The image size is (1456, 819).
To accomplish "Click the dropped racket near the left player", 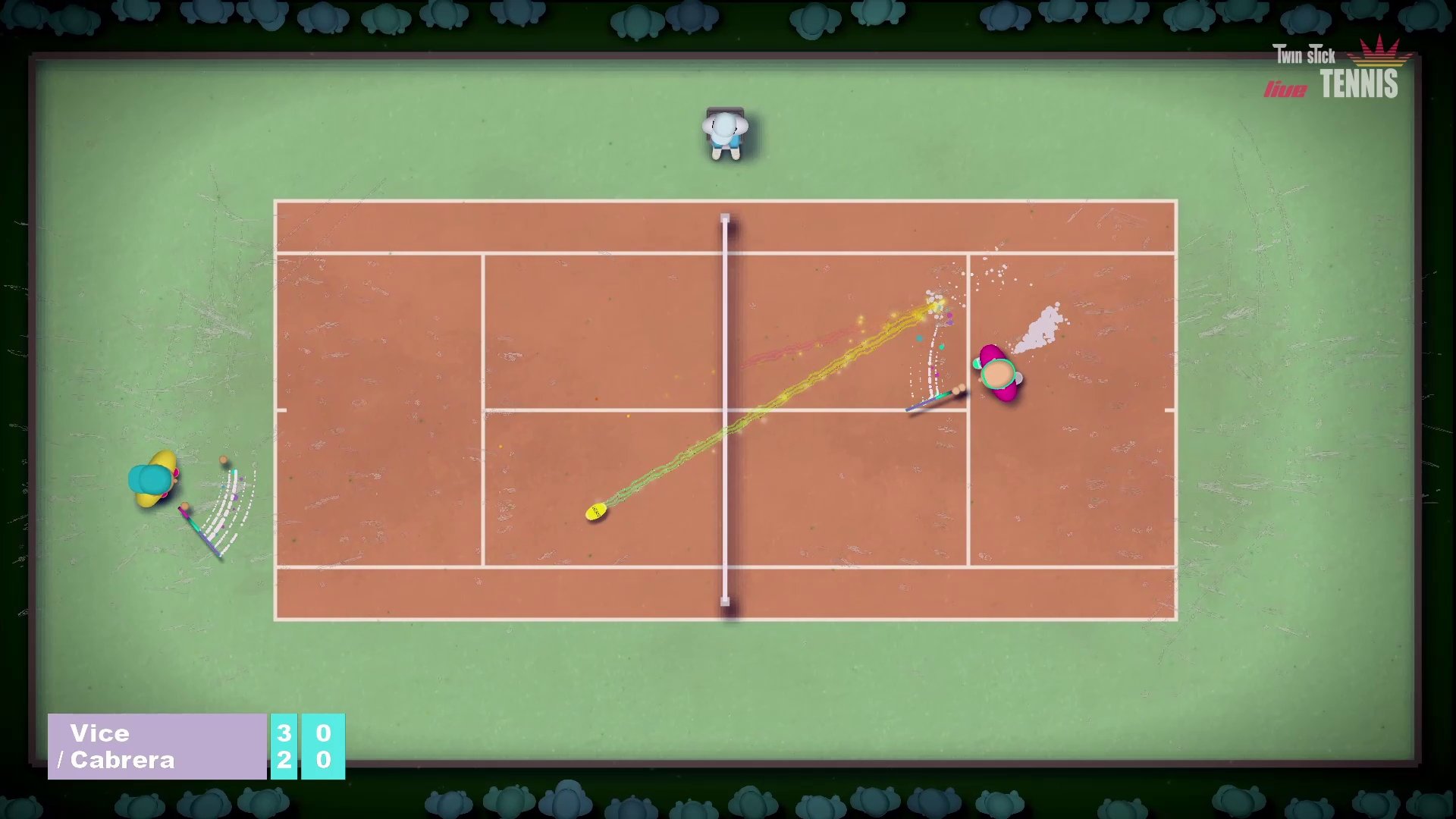I will 199,529.
